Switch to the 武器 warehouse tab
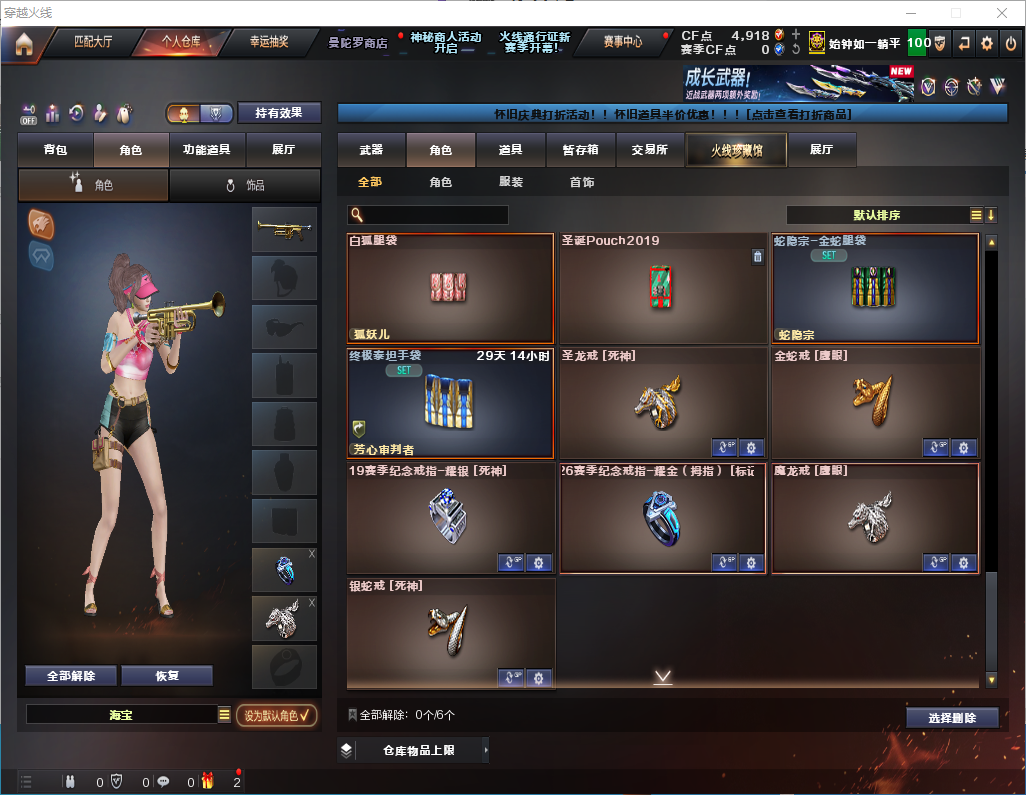The width and height of the screenshot is (1026, 795). tap(371, 150)
